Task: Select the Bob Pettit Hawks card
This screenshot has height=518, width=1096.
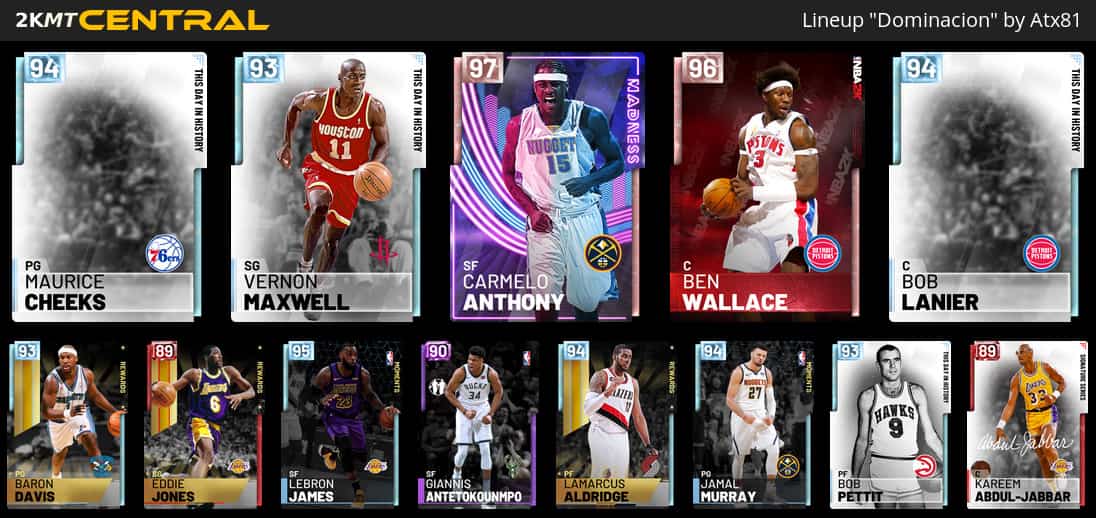Action: (x=889, y=424)
